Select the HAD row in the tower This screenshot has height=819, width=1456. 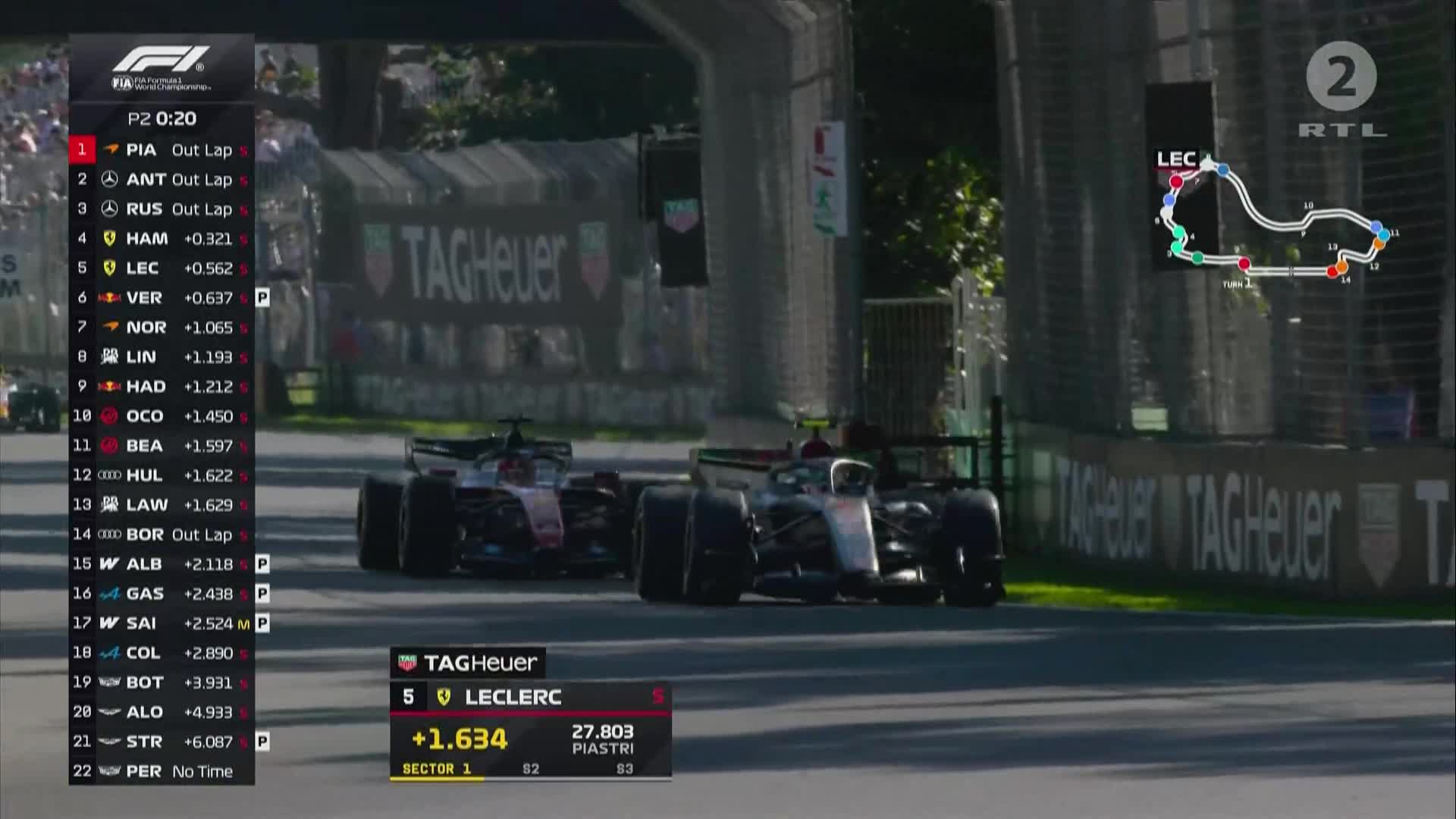(162, 387)
